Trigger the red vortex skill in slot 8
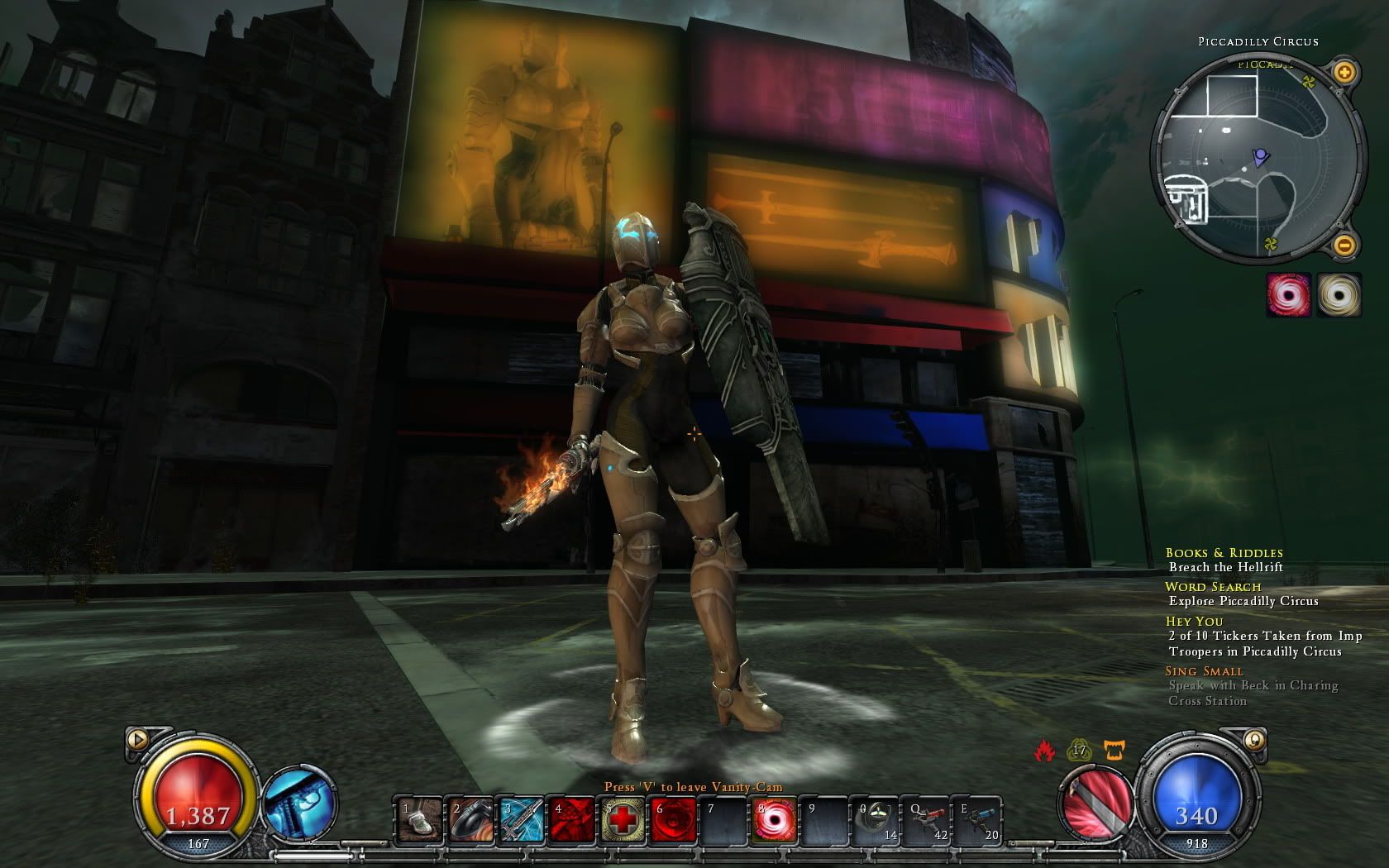The image size is (1389, 868). 775,821
